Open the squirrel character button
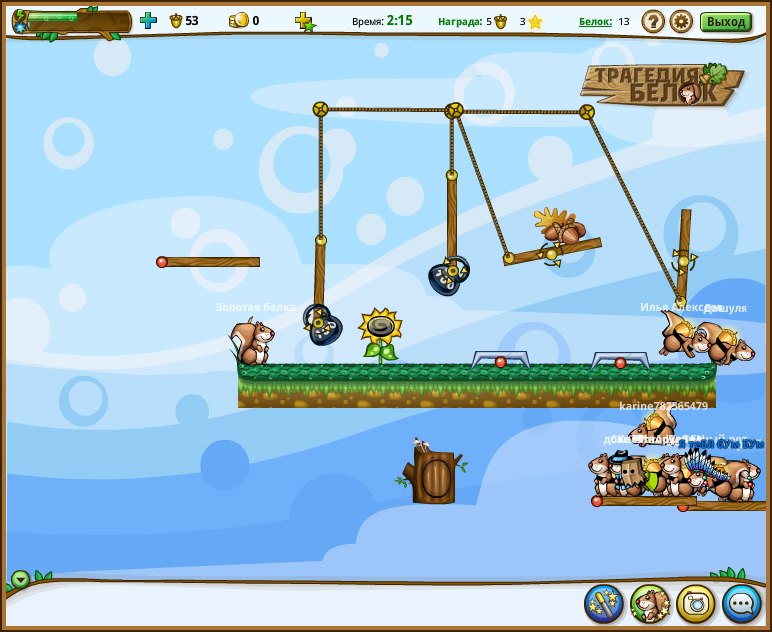772x632 pixels. (x=650, y=603)
